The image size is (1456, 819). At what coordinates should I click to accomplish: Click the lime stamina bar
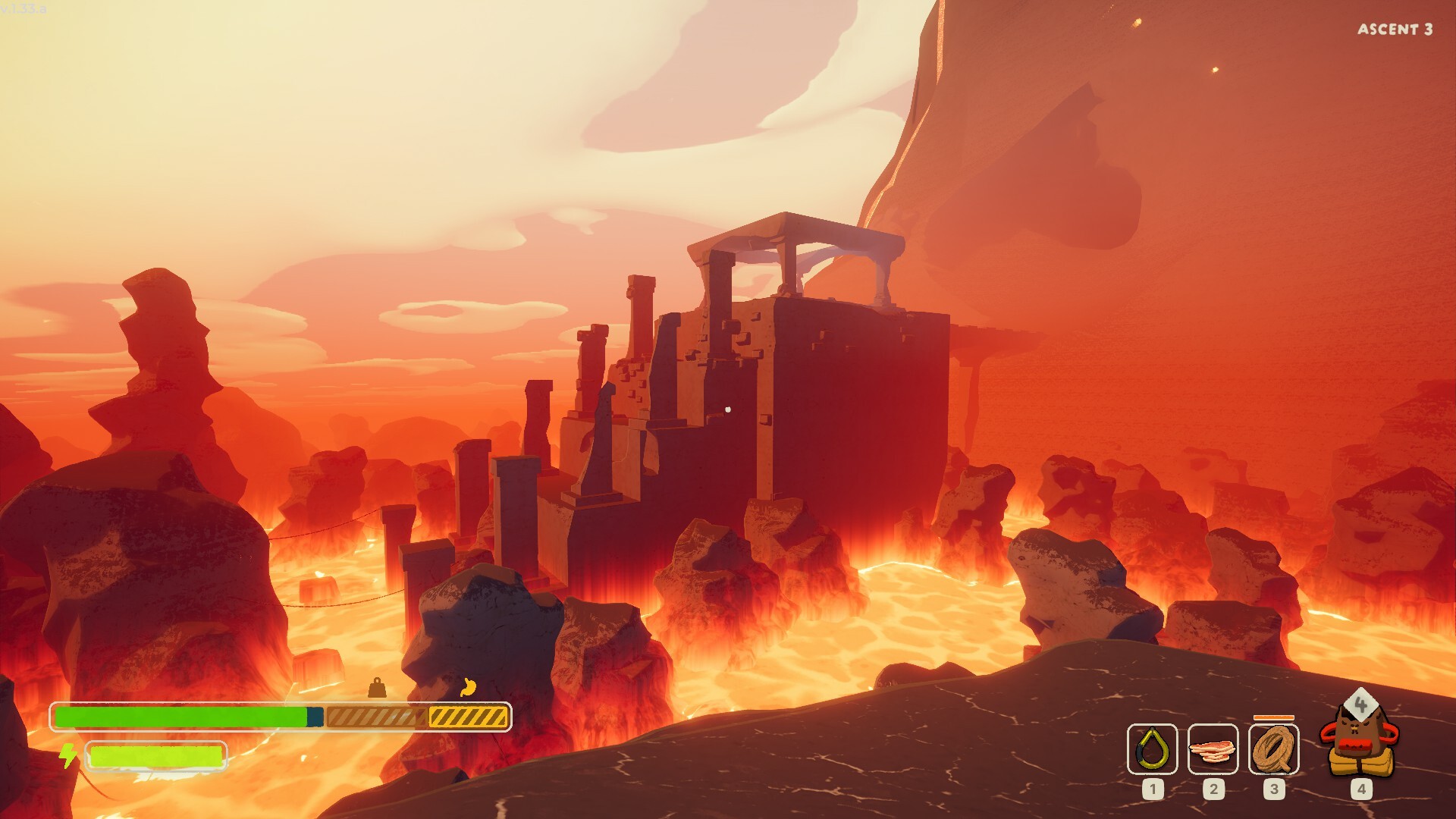pos(155,755)
